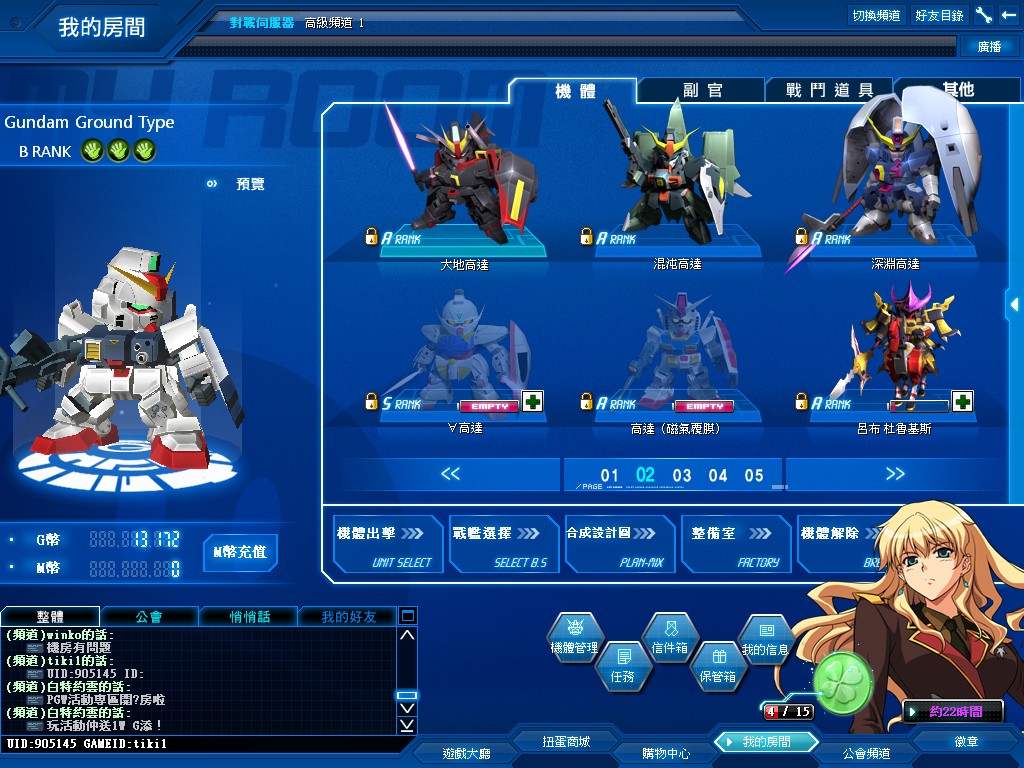Click the M幣充值 recharge button

coord(240,552)
